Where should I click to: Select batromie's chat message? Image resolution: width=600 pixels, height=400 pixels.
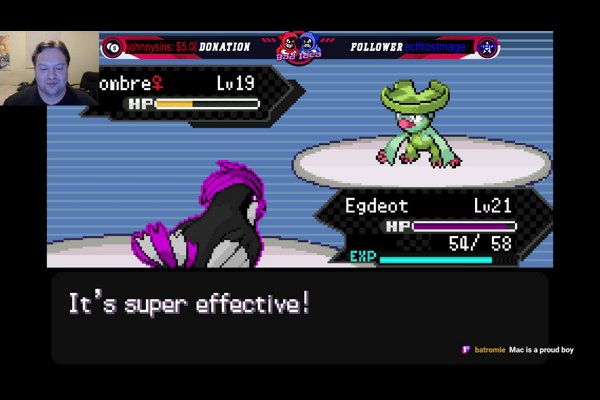(x=517, y=350)
